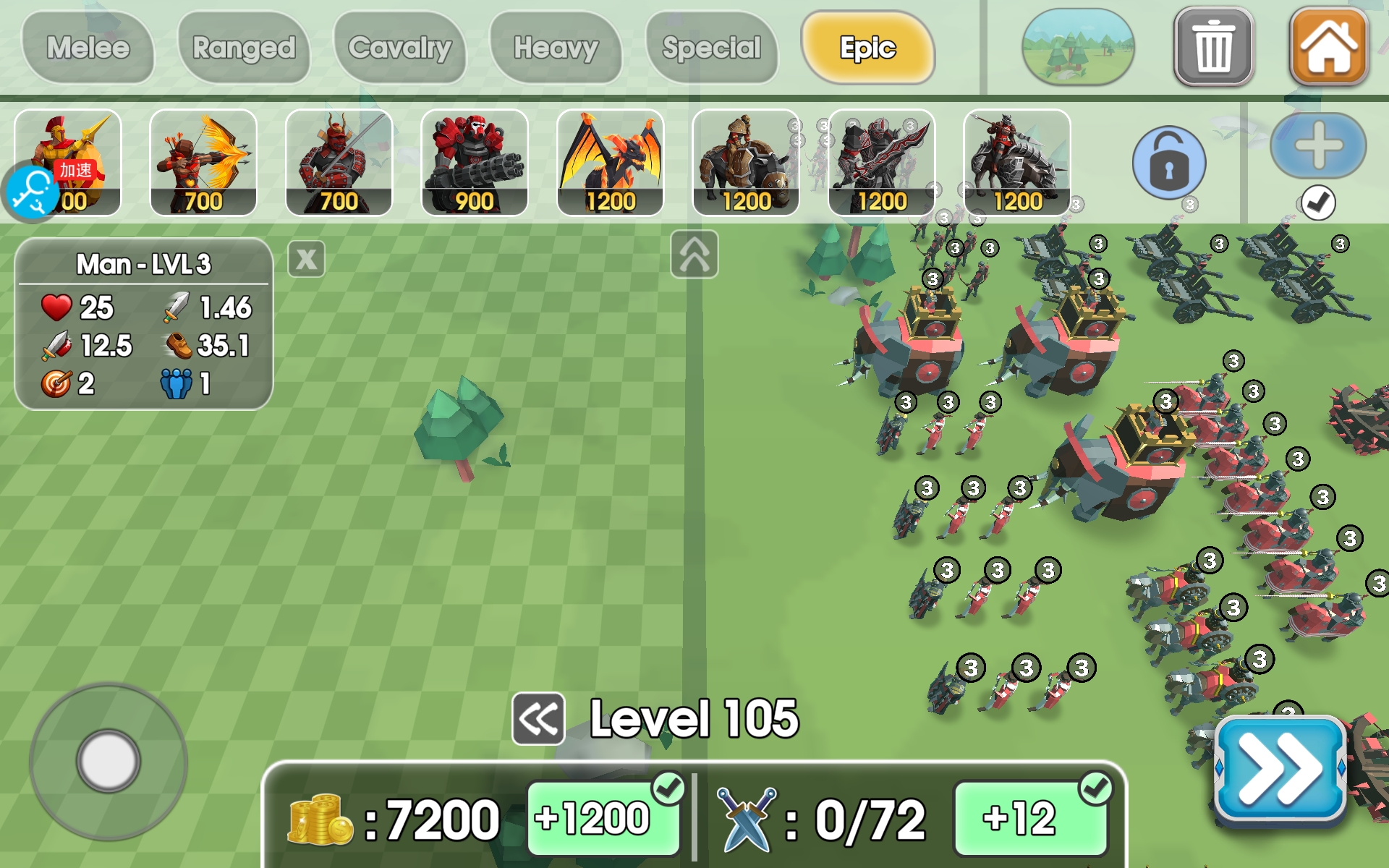
Task: Open the Ranged units category
Action: (244, 48)
